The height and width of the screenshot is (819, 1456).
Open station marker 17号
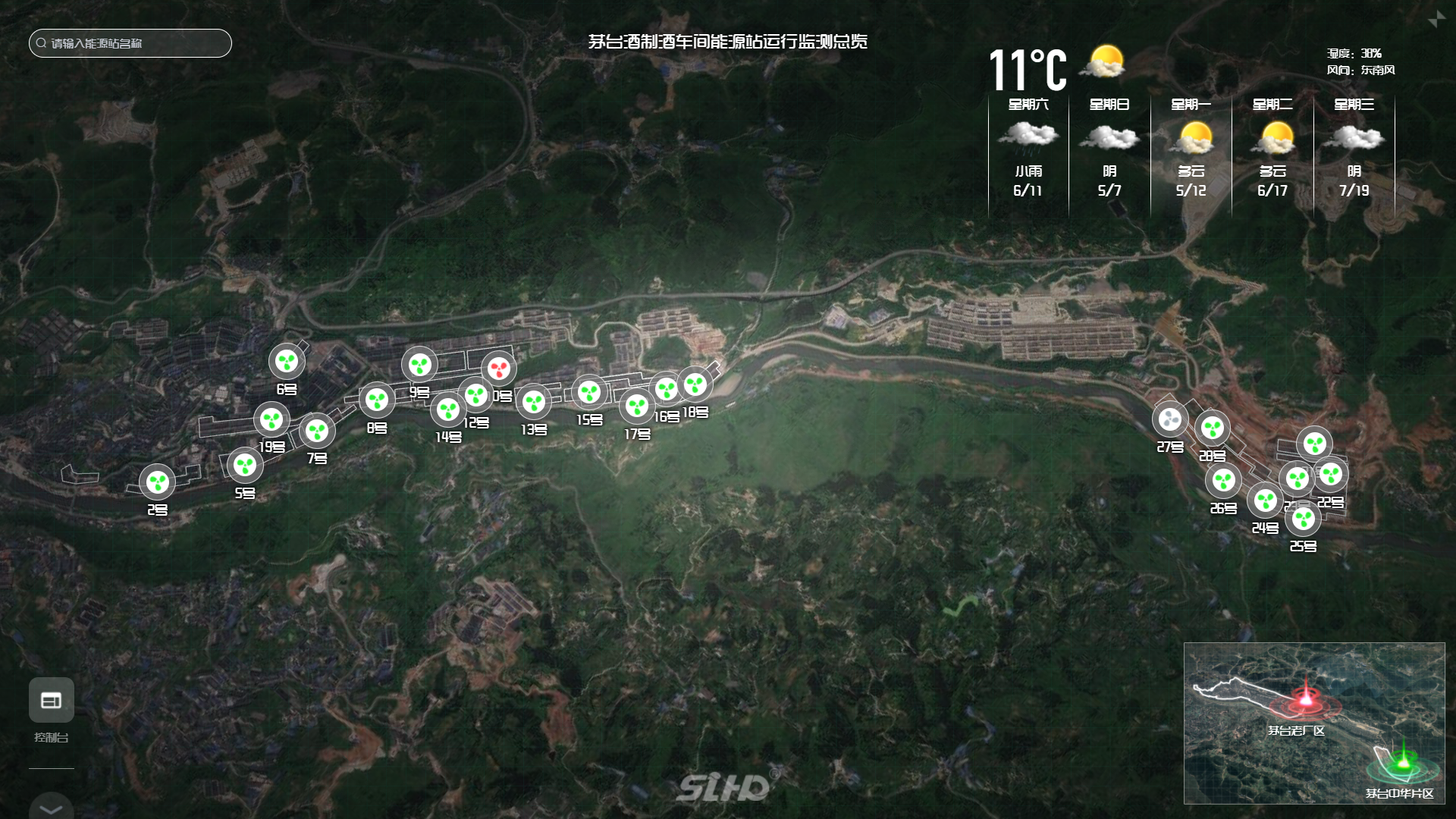point(637,406)
